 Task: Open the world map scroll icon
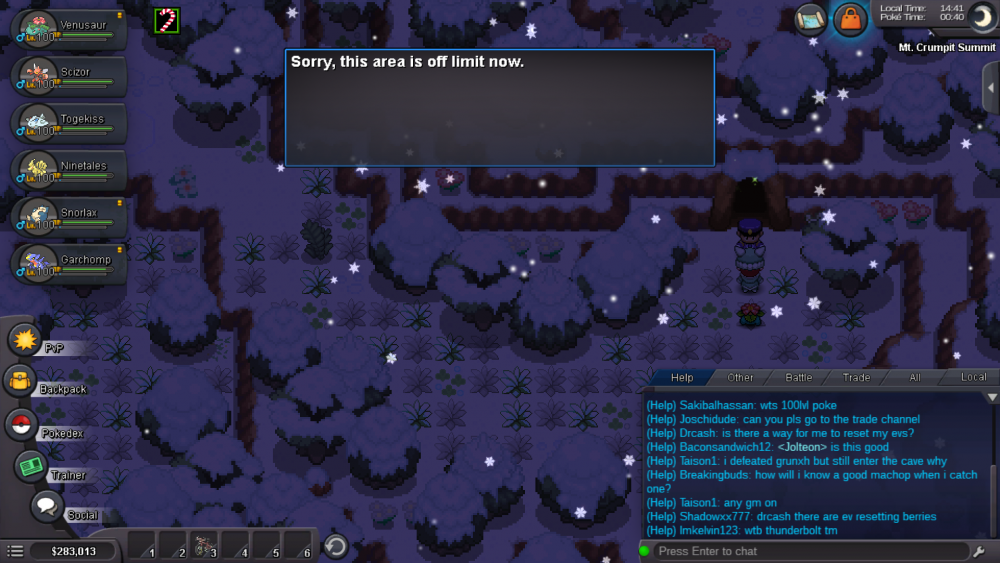click(811, 19)
